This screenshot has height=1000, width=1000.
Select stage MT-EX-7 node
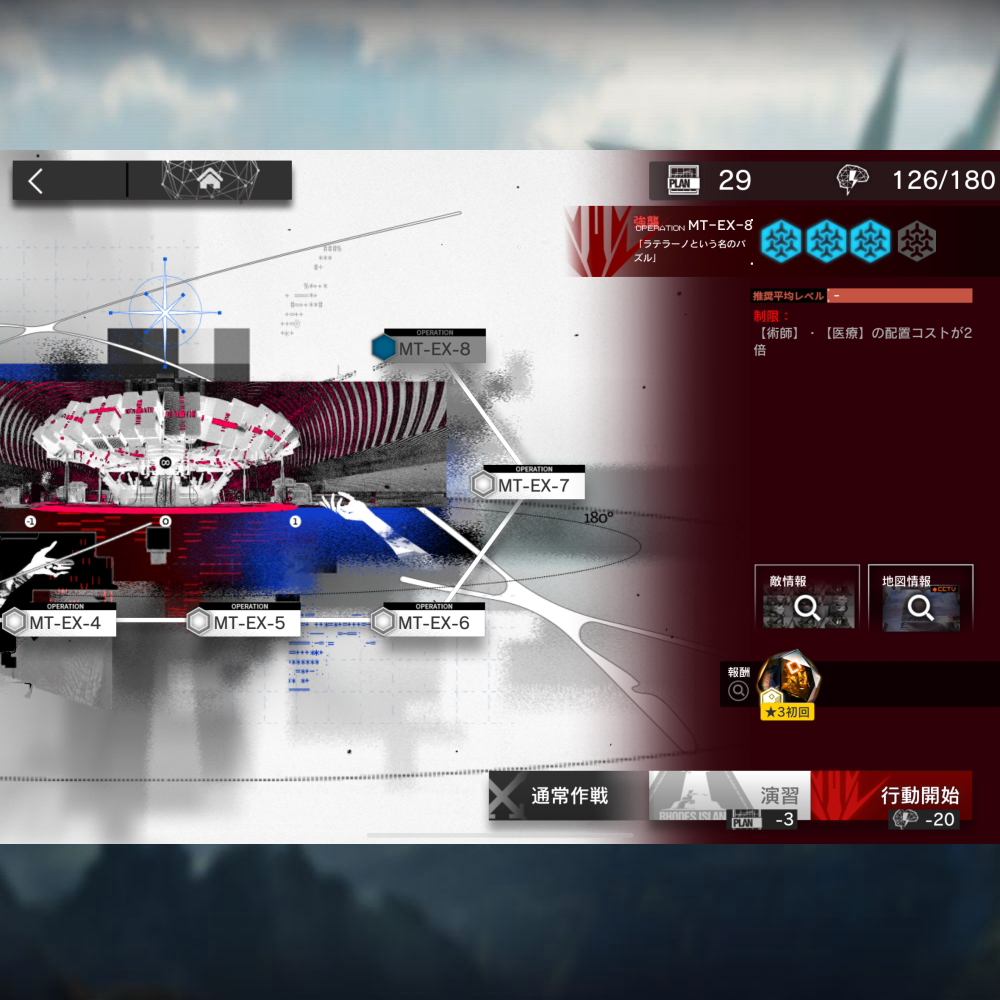coord(529,485)
